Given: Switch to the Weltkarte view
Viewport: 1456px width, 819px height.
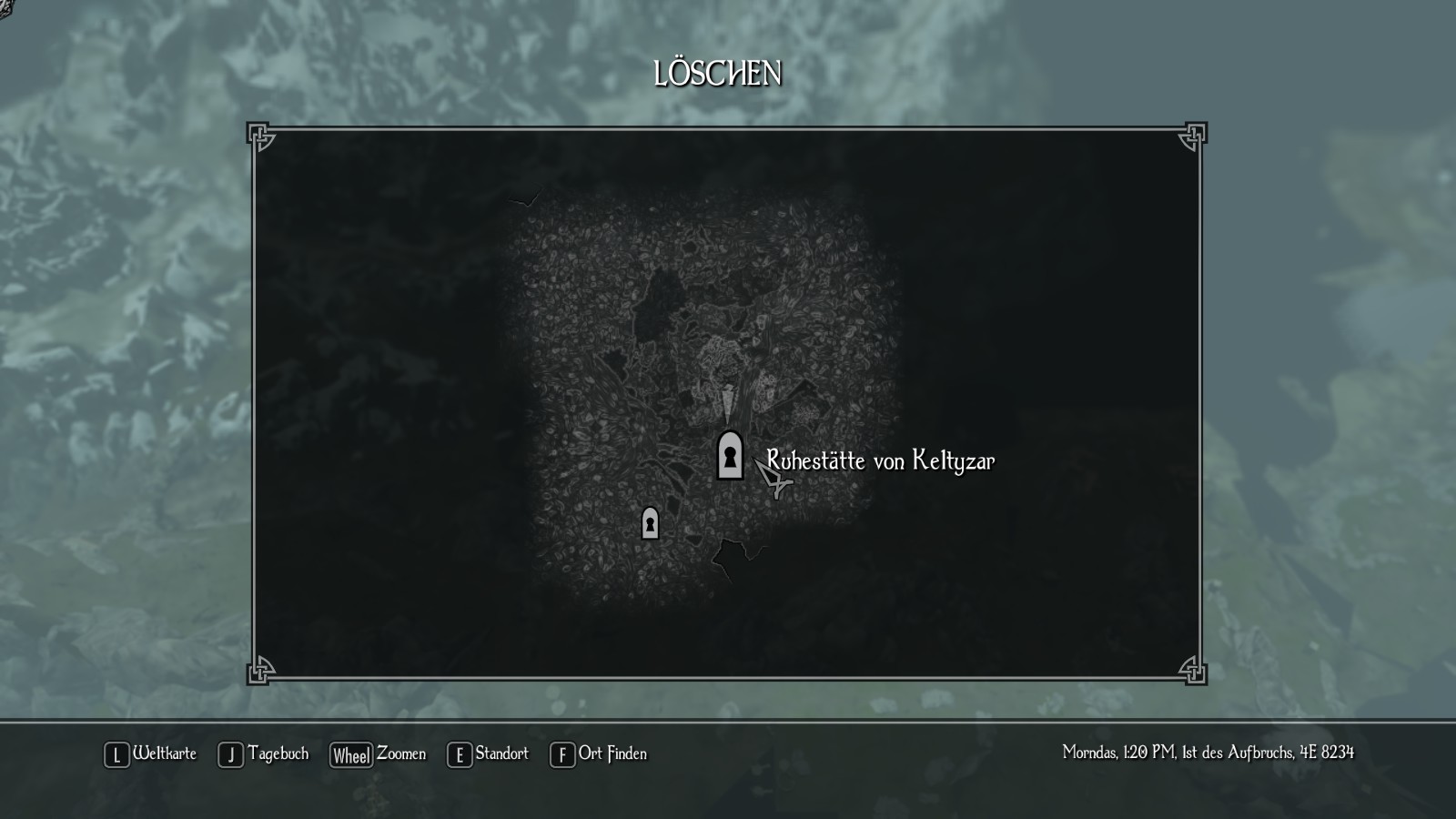Looking at the screenshot, I should tap(151, 754).
